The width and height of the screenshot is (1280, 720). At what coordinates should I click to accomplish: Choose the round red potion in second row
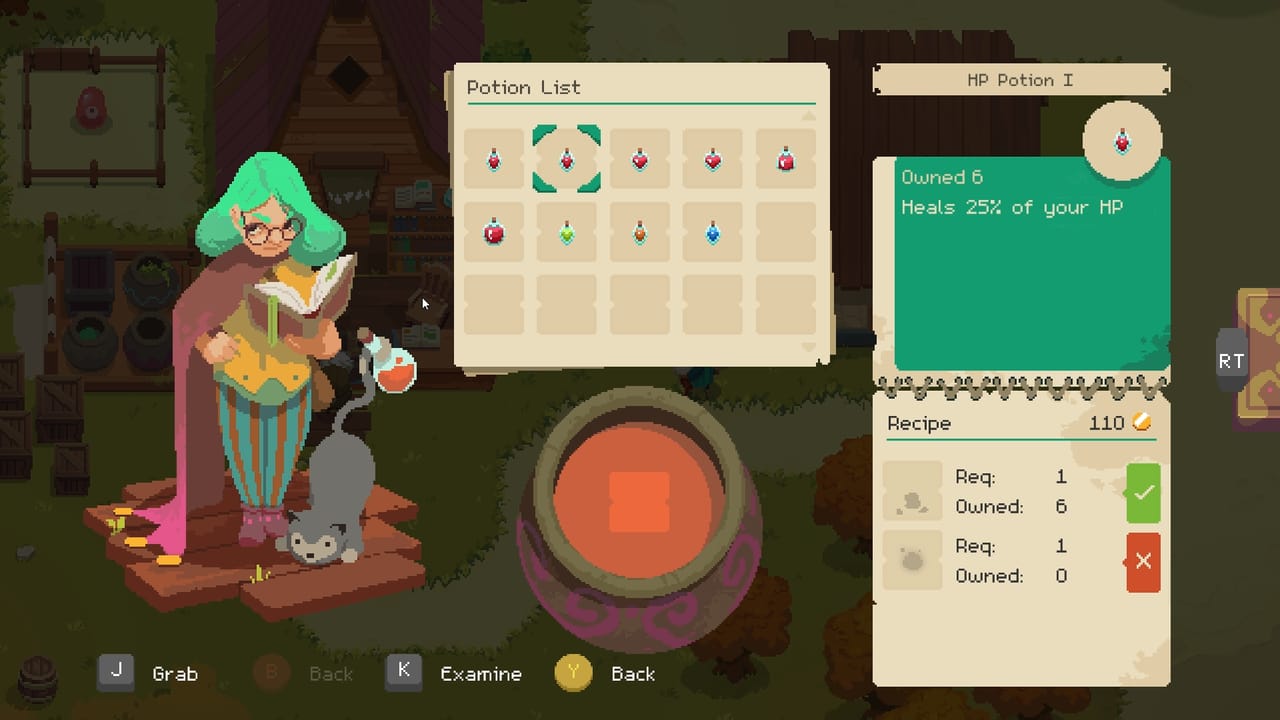[493, 231]
